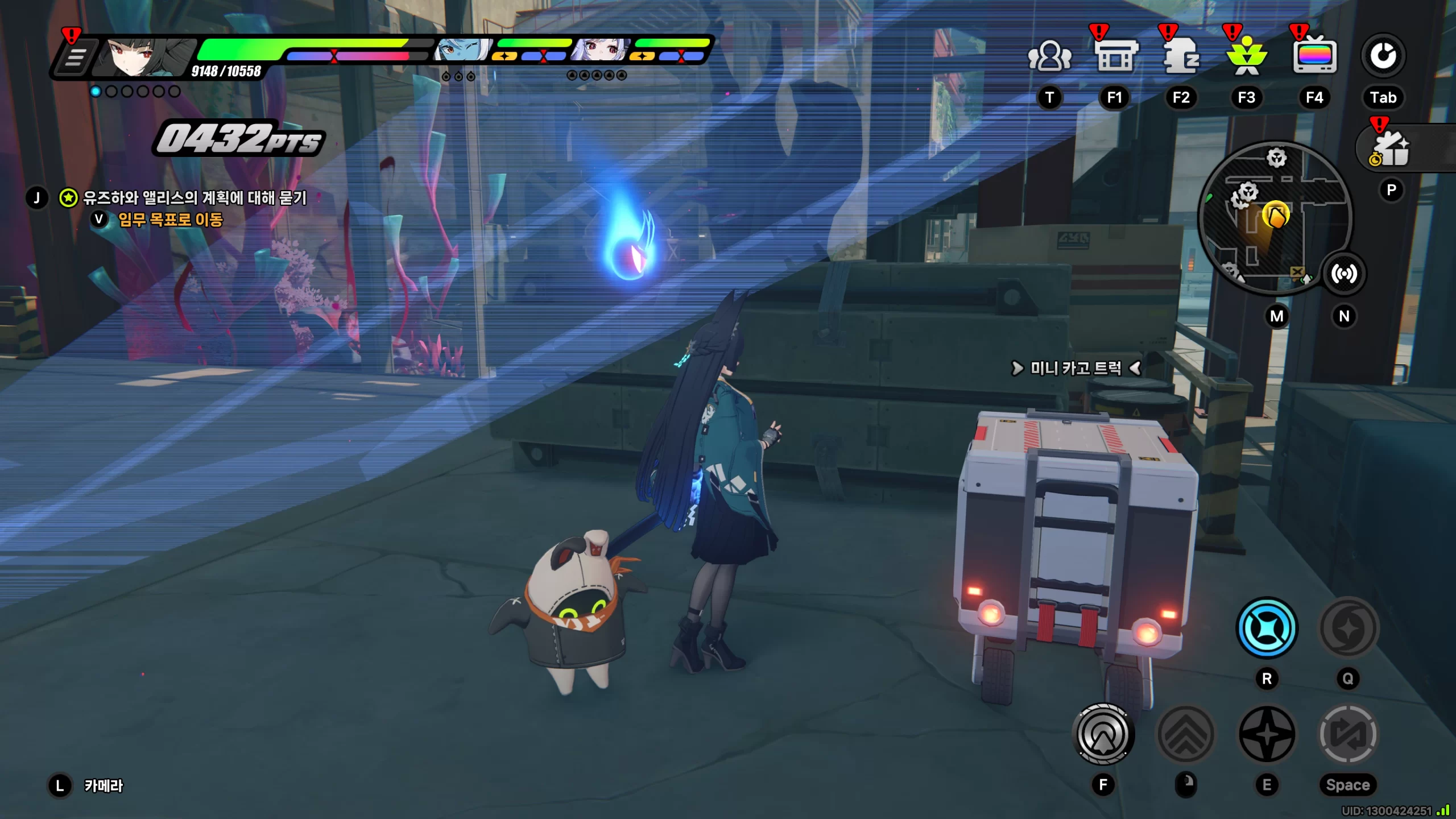Select the blue-haired squad member portrait
1456x819 pixels.
coord(462,51)
